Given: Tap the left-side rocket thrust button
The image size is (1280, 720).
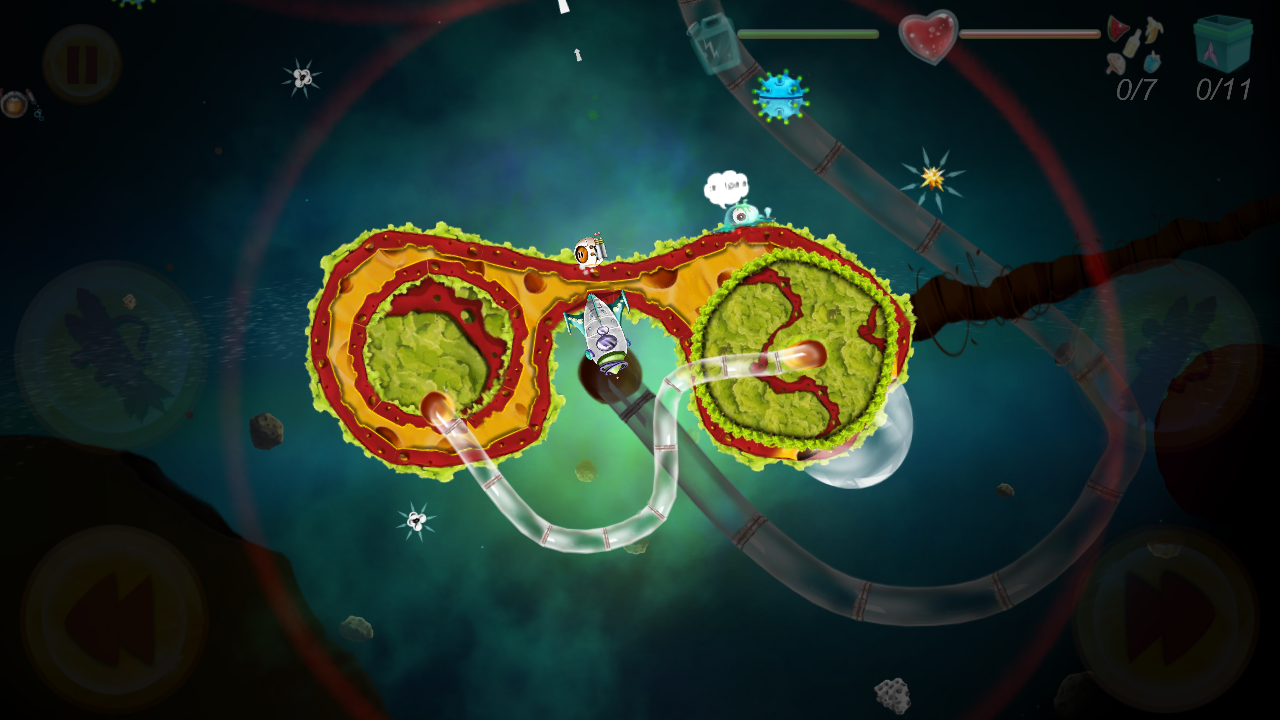Looking at the screenshot, I should tap(110, 355).
